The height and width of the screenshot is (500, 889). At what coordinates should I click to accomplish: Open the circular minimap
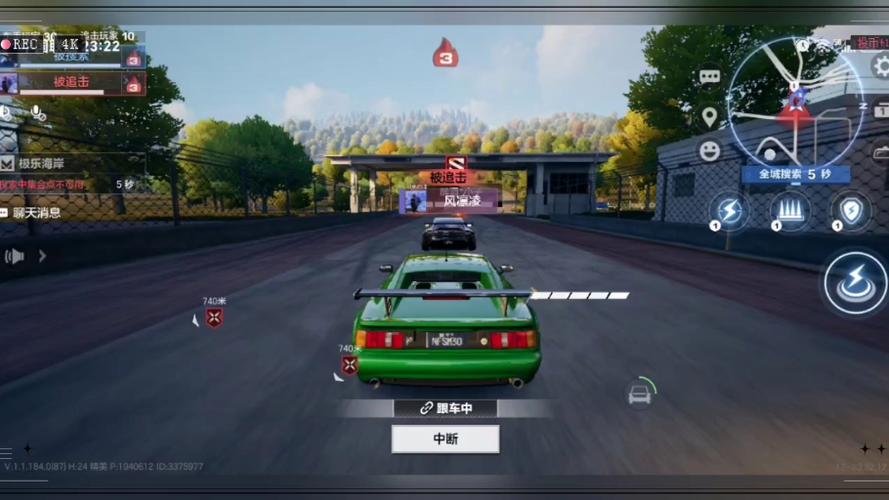795,100
